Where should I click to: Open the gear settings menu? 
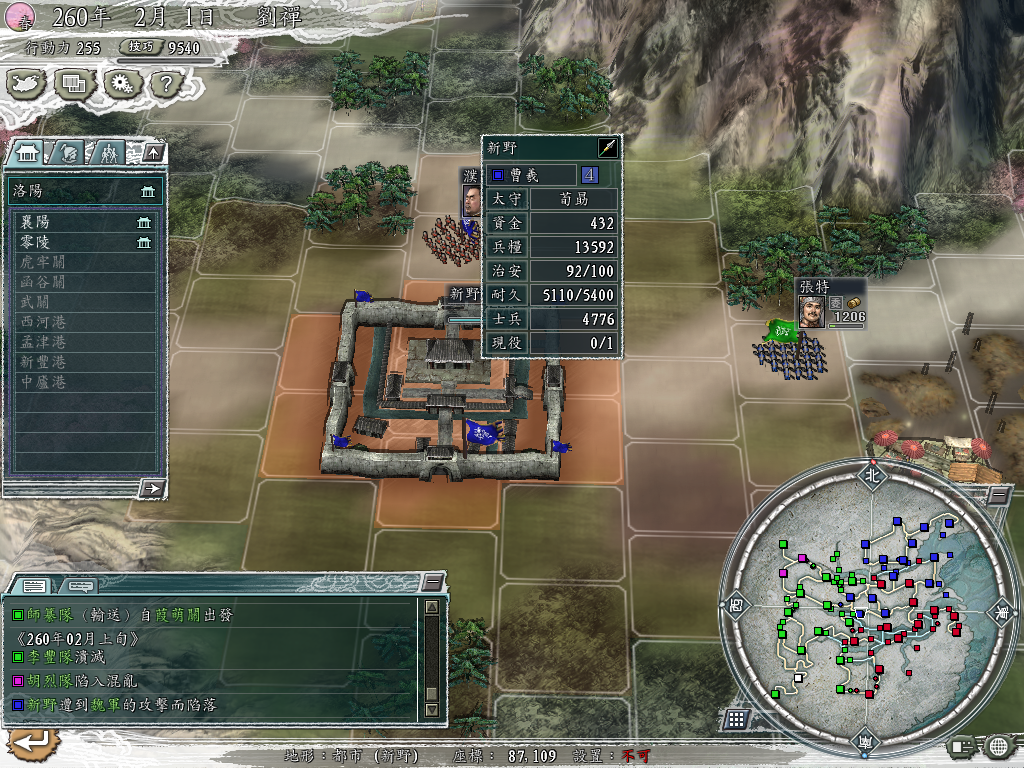[119, 84]
